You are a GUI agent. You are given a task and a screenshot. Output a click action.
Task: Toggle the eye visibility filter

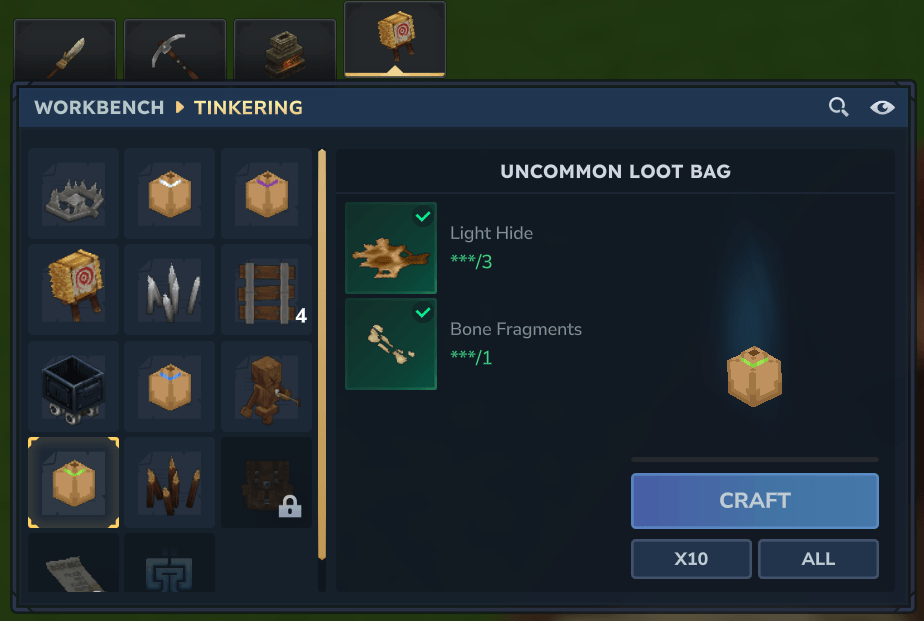click(x=882, y=107)
